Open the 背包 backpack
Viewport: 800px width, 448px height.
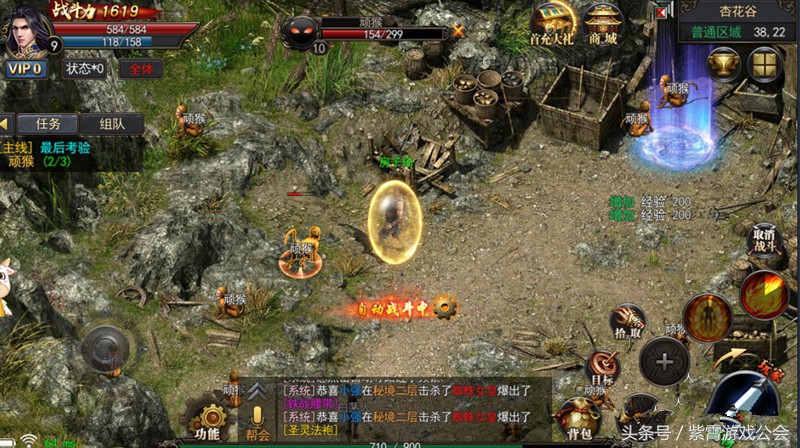click(x=580, y=417)
